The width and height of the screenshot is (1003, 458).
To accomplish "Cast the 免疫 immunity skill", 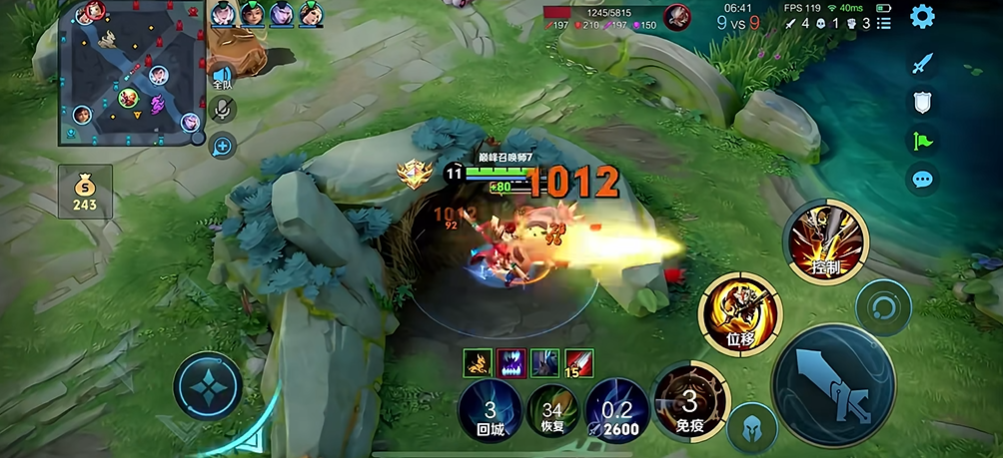I will (690, 402).
